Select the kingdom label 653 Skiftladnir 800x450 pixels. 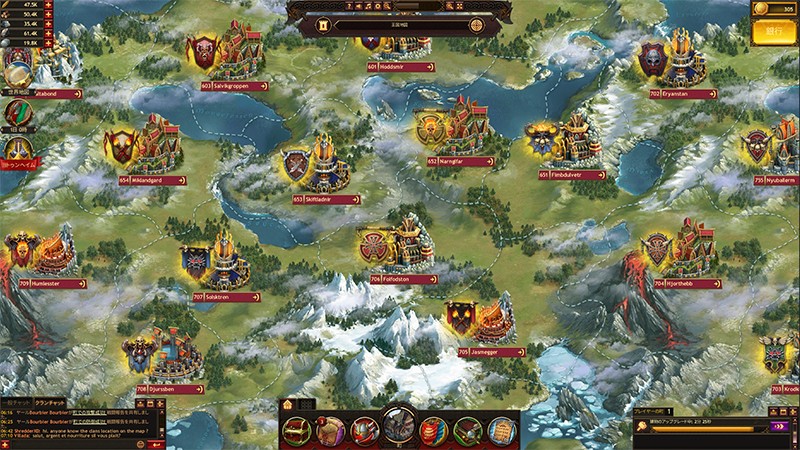327,199
